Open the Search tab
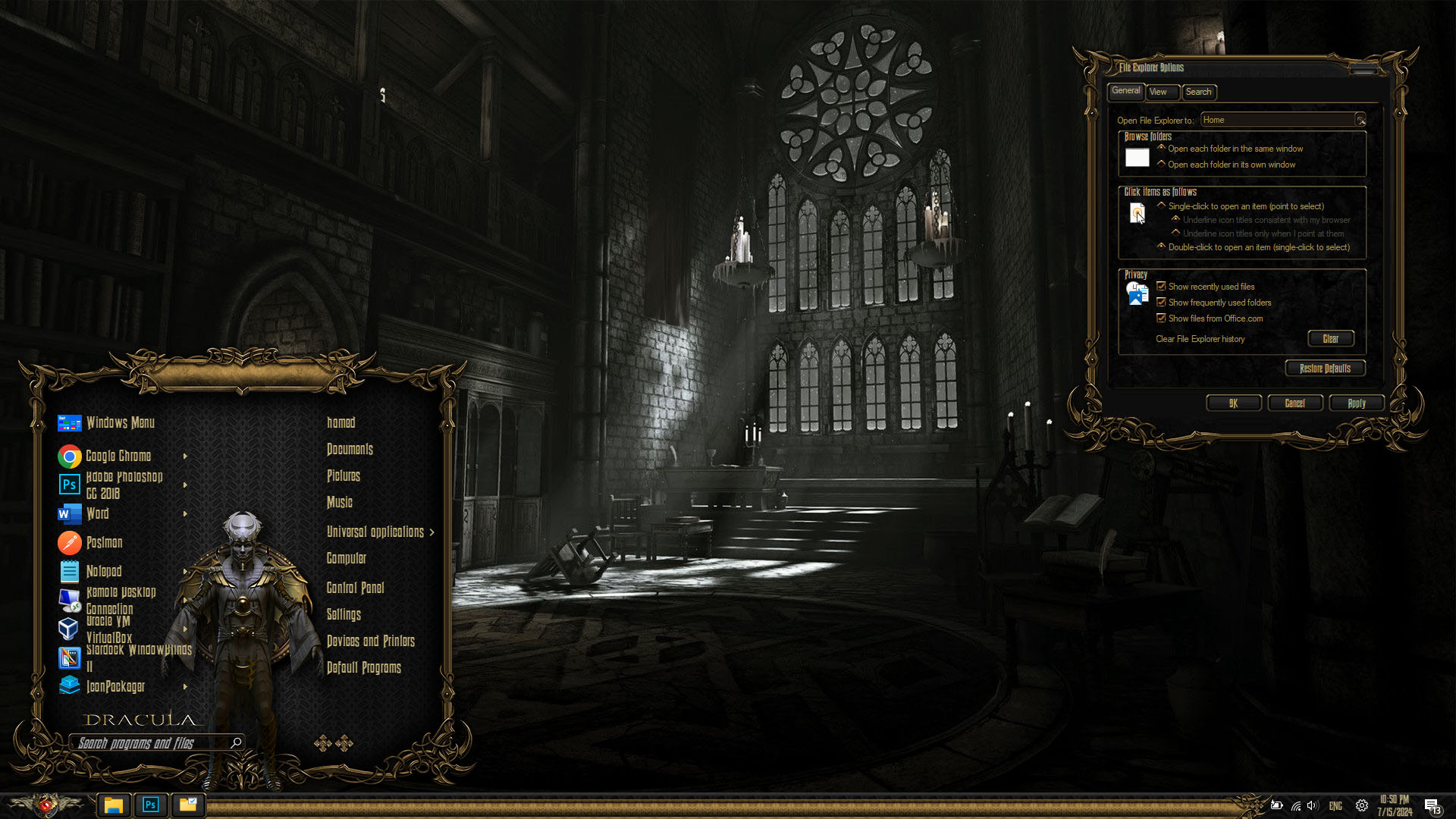 tap(1198, 92)
